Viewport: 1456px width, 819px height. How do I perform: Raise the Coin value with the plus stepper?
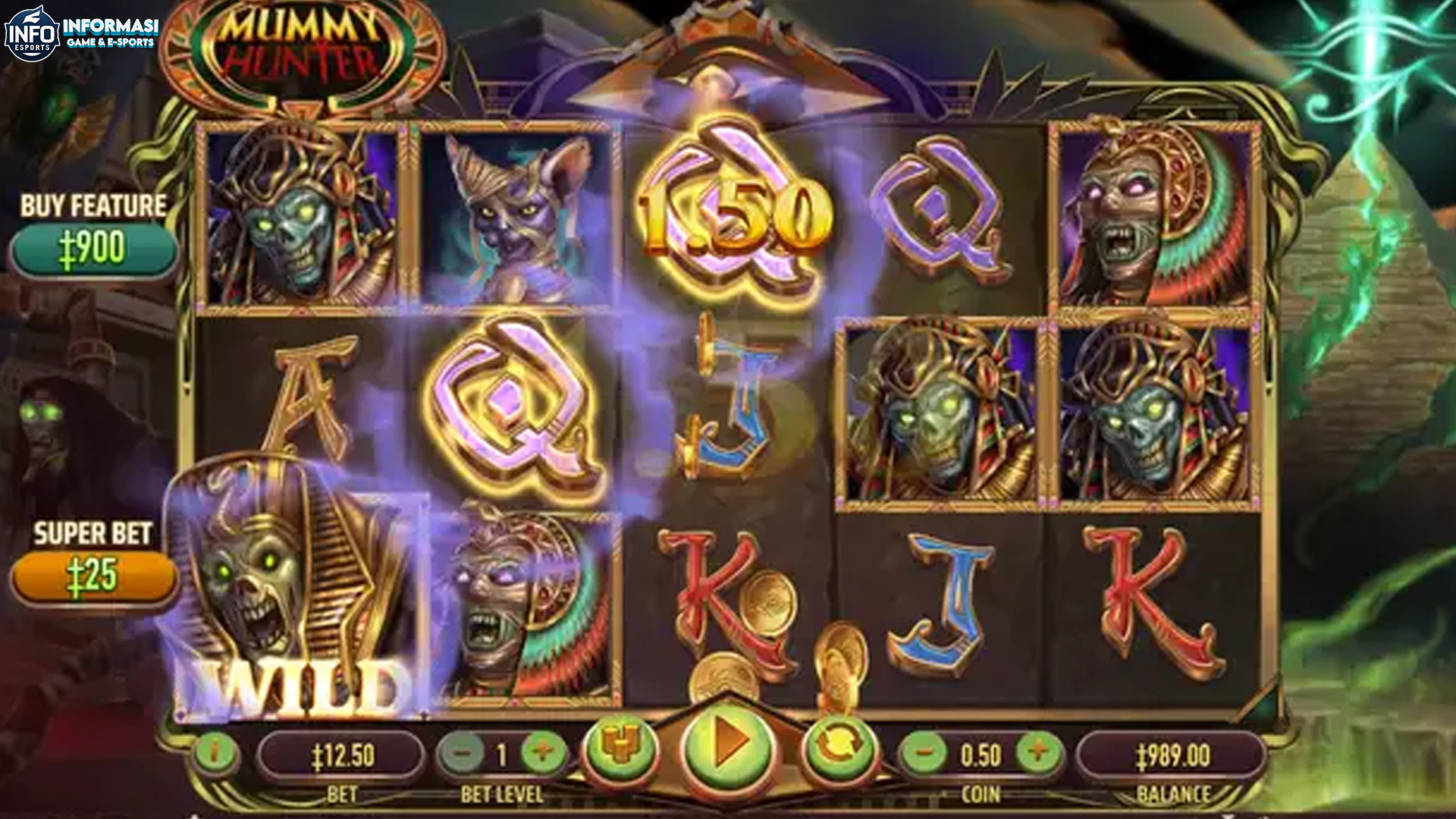pyautogui.click(x=1037, y=754)
